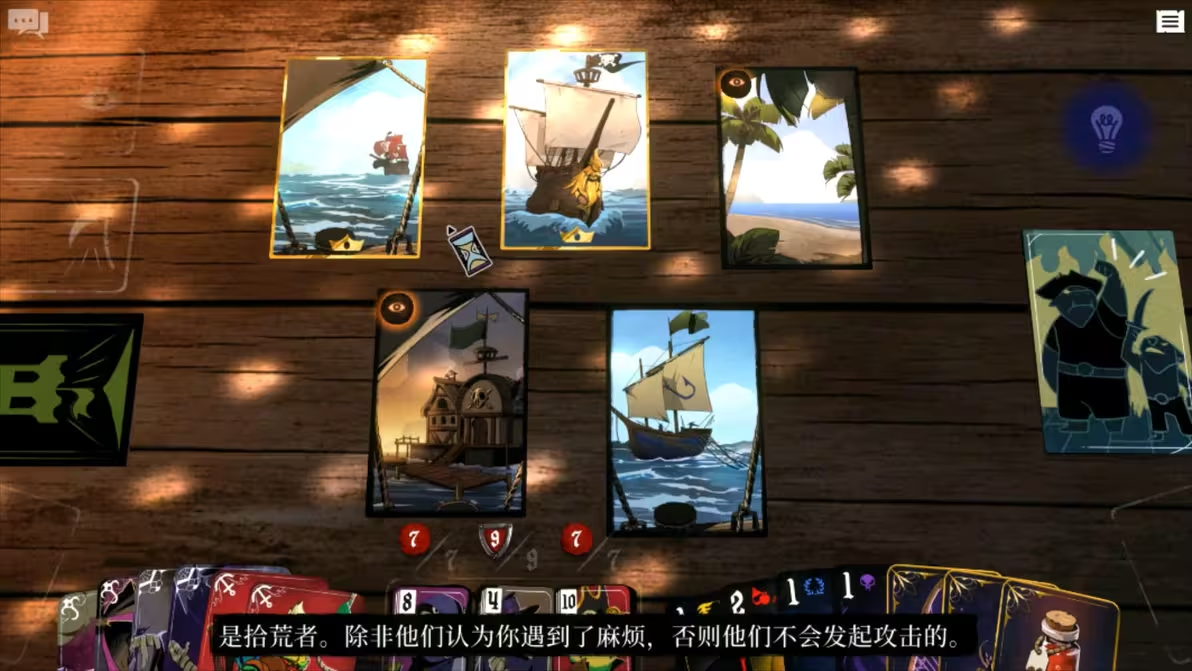Select the red pirate ship sea card
The height and width of the screenshot is (671, 1192).
click(x=349, y=157)
